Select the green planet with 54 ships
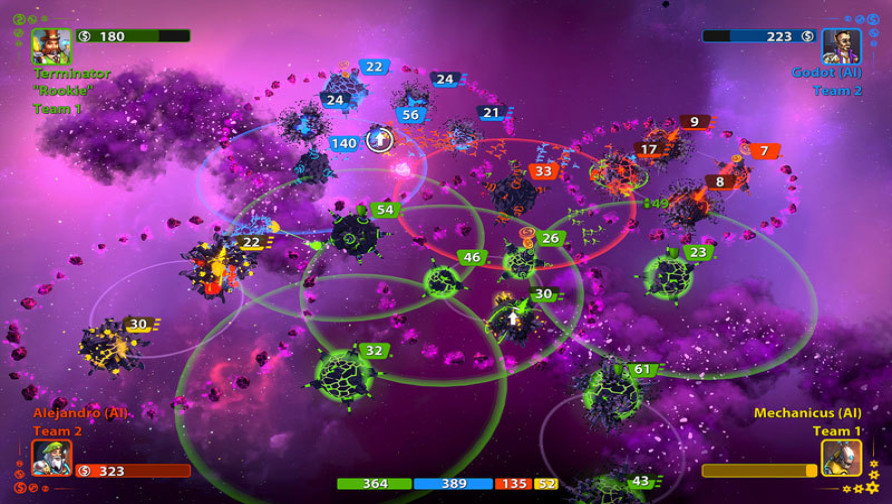Viewport: 892px width, 504px height. click(353, 234)
